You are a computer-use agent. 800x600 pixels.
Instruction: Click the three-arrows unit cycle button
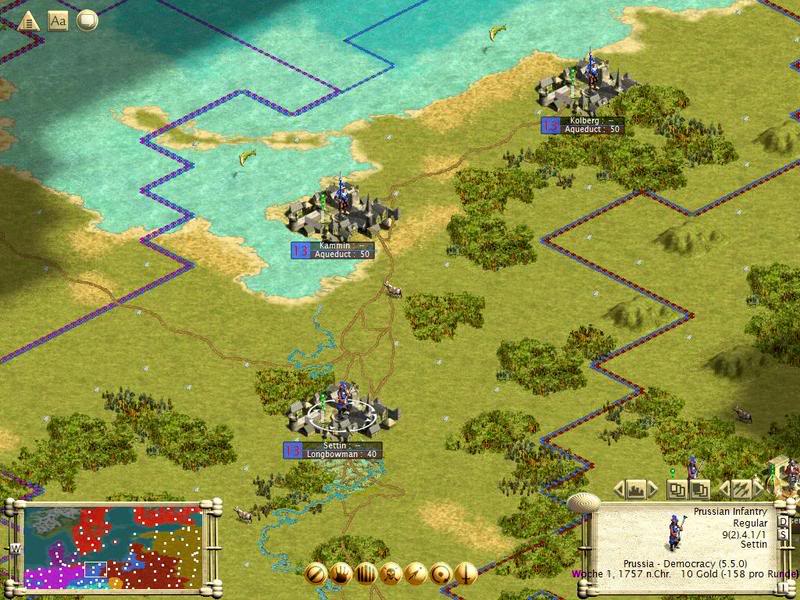[x=741, y=489]
